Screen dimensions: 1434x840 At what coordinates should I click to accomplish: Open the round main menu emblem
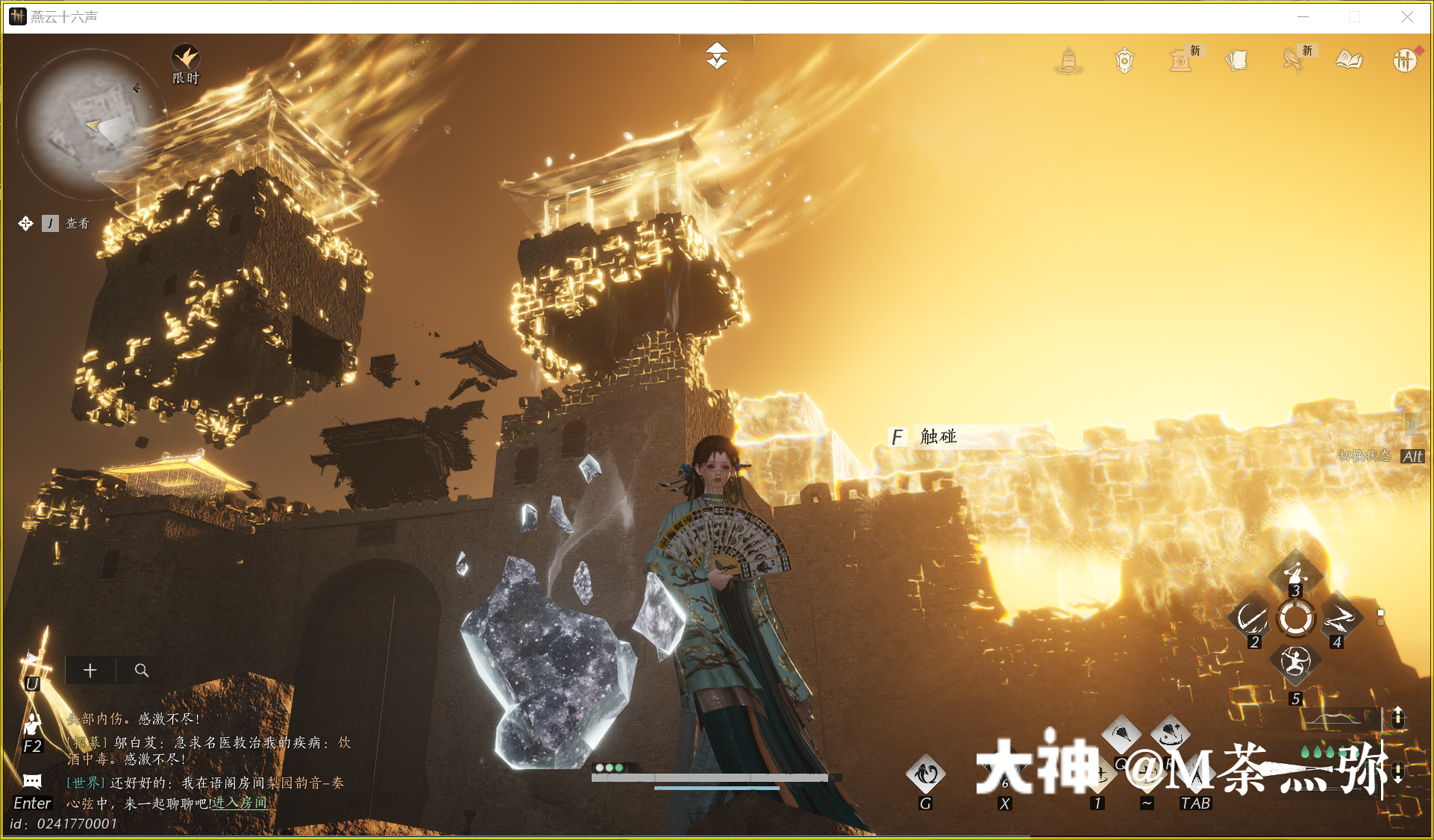click(1404, 60)
